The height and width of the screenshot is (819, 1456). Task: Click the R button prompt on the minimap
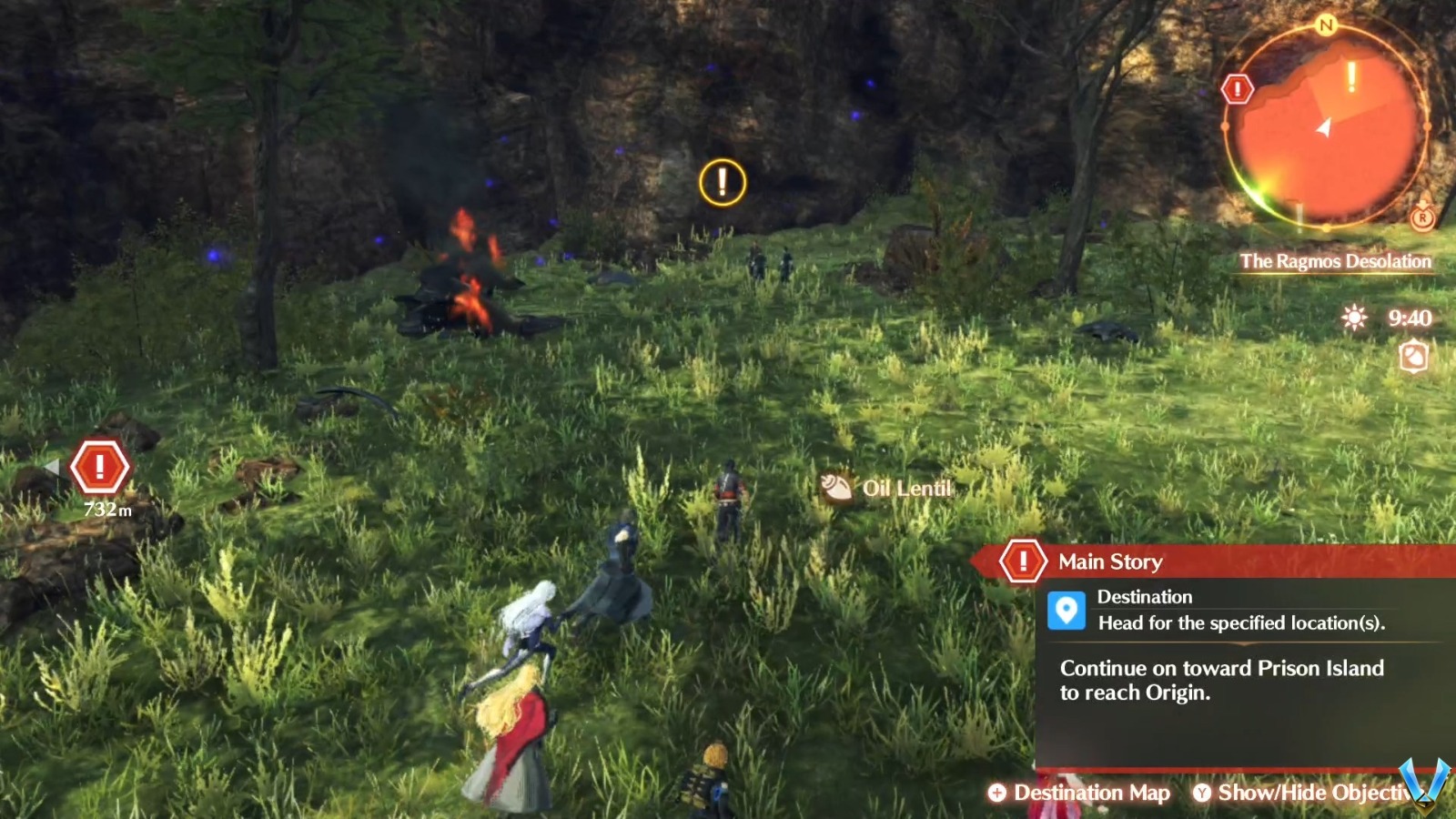[1422, 218]
